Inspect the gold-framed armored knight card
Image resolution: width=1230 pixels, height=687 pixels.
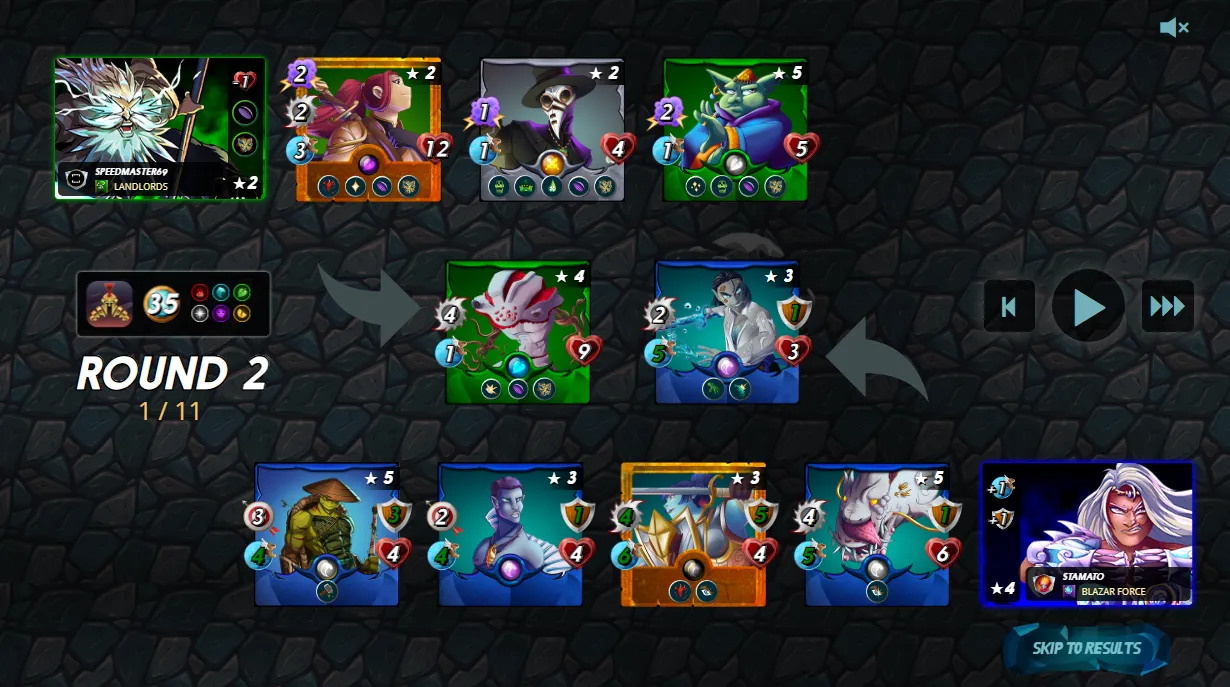coord(693,534)
